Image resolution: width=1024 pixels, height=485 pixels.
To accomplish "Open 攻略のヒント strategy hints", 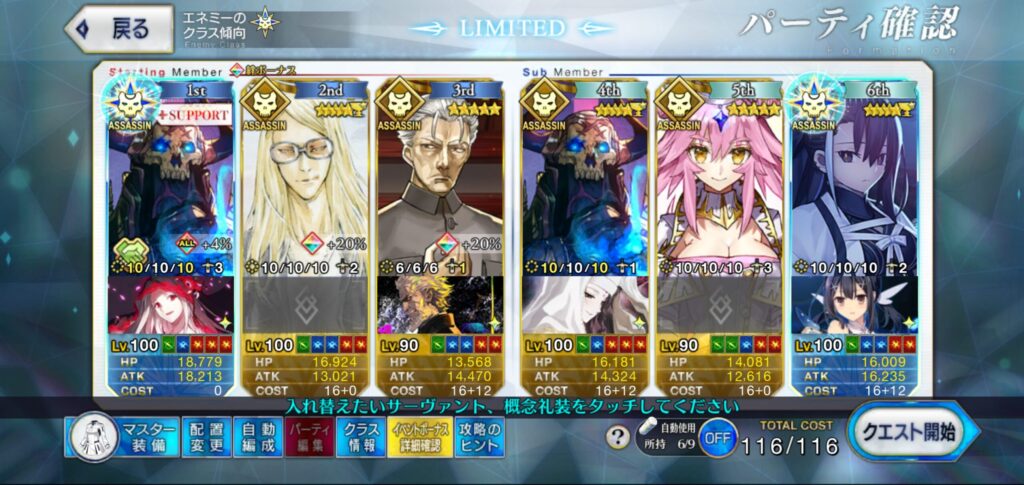I will tap(480, 437).
